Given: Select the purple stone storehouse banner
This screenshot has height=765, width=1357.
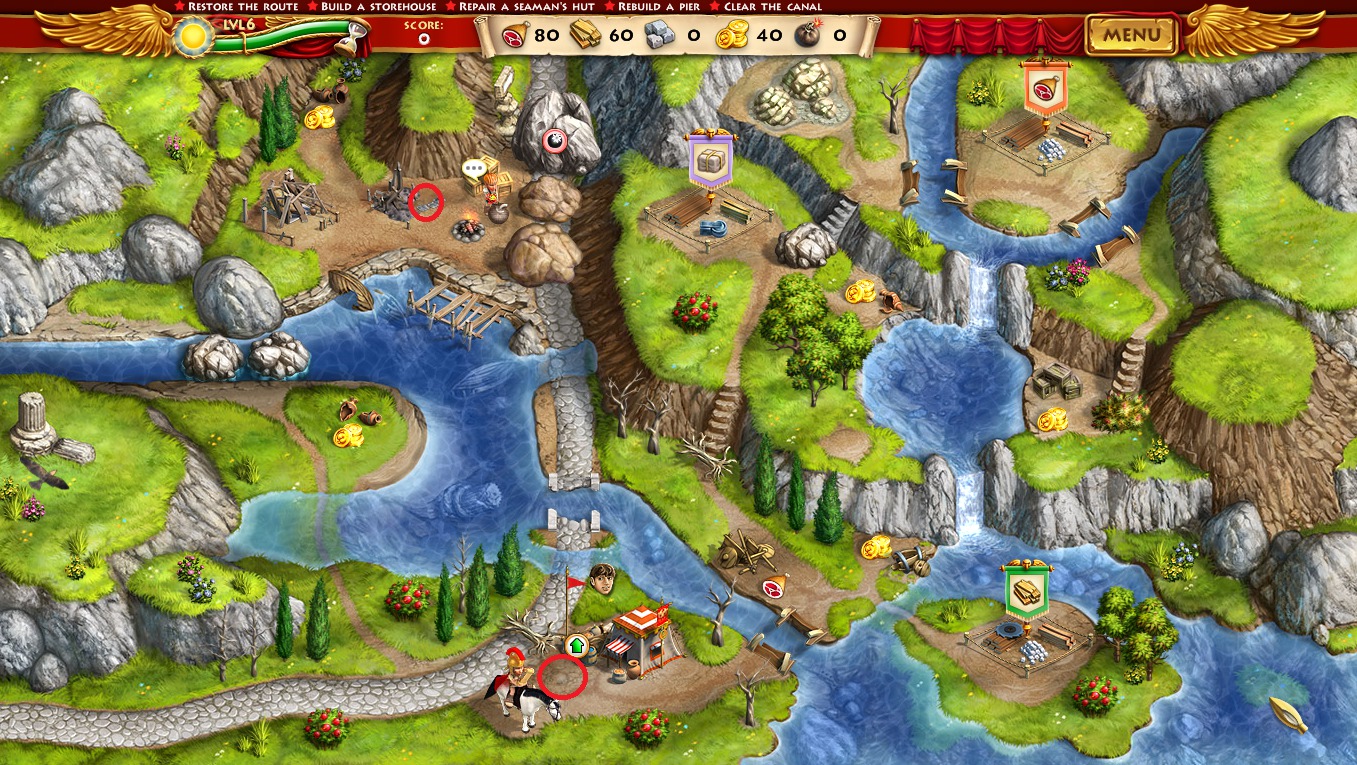Looking at the screenshot, I should (x=711, y=161).
